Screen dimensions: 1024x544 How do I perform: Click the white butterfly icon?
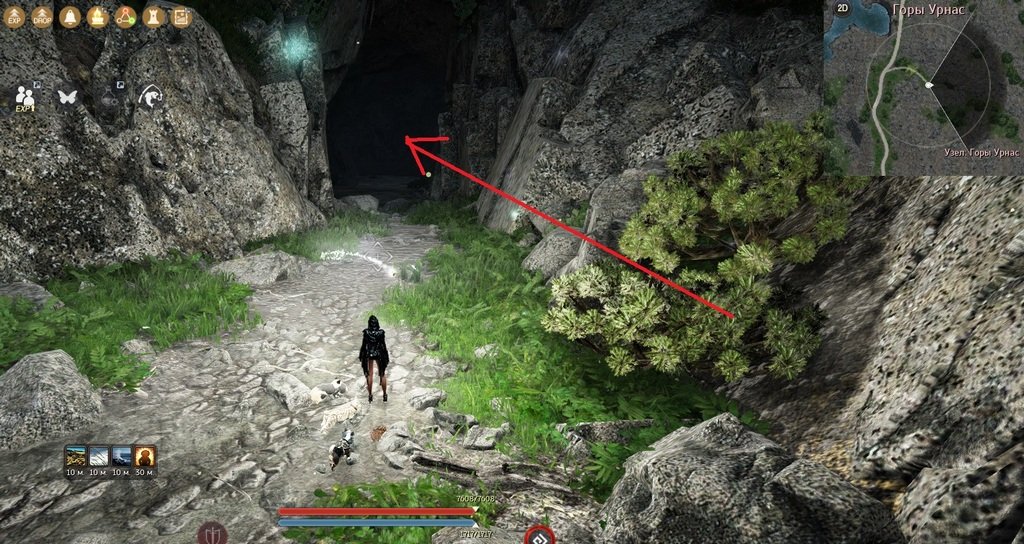coord(68,97)
